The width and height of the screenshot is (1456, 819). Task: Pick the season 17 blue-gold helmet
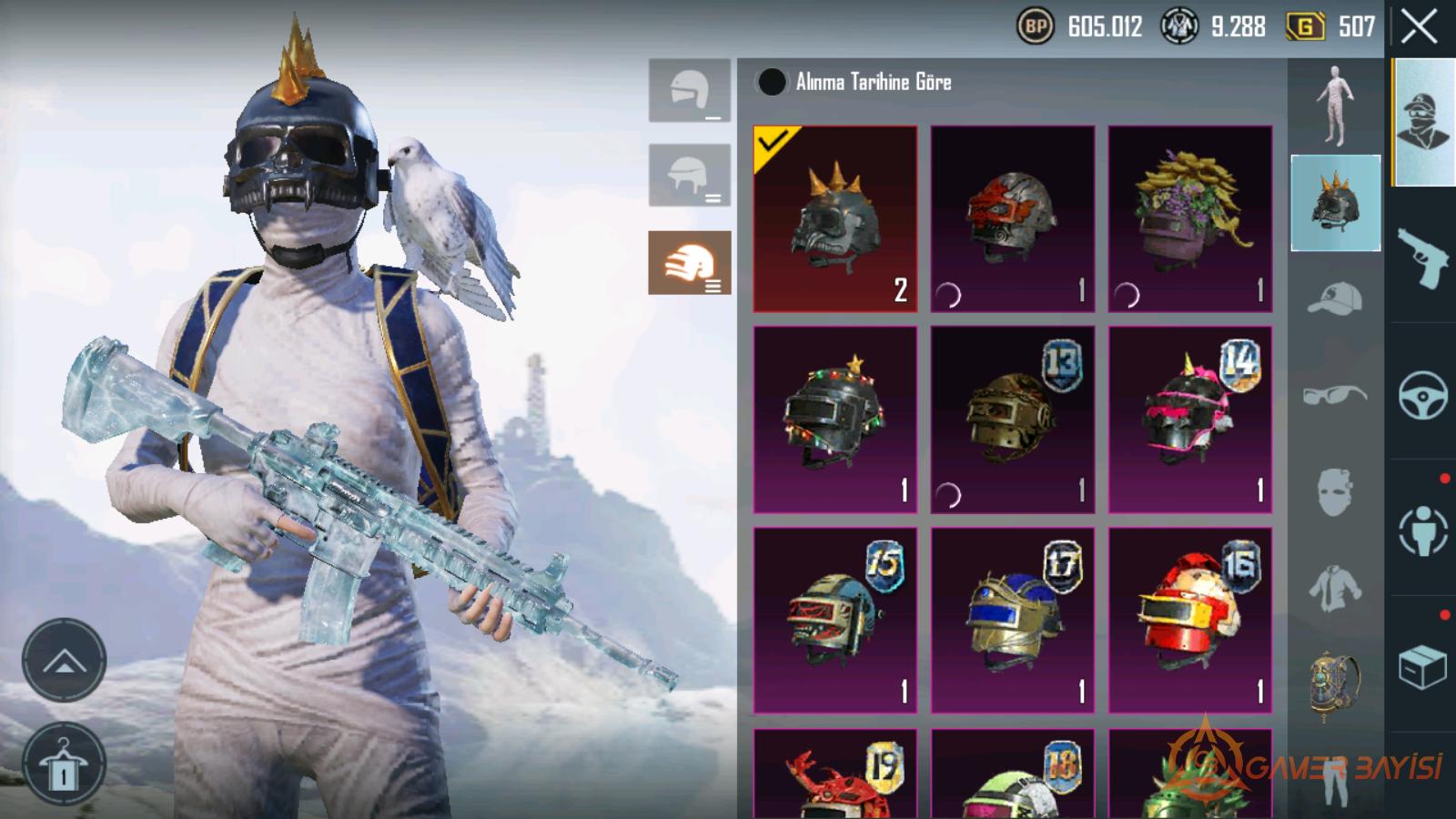point(1012,620)
